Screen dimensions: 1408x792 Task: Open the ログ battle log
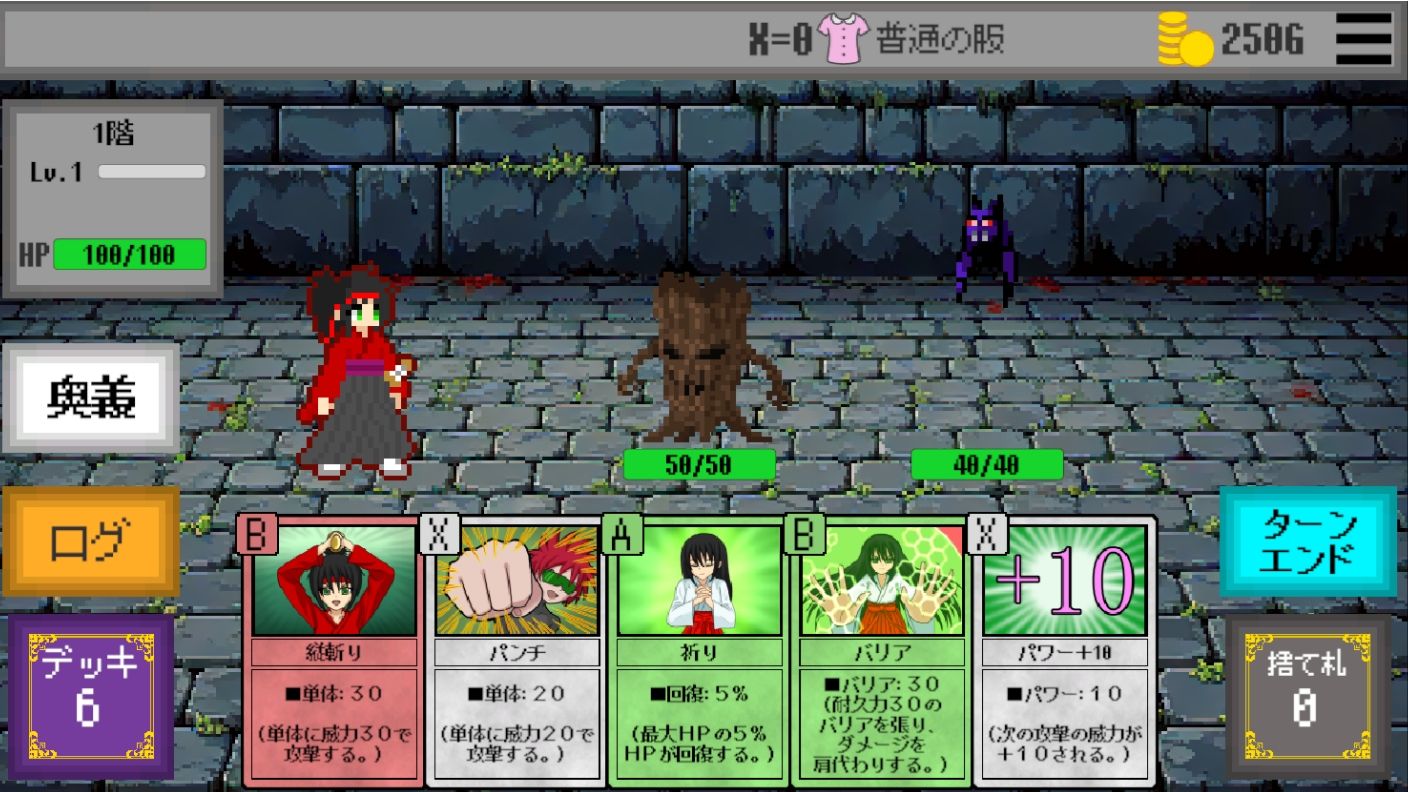[x=91, y=540]
